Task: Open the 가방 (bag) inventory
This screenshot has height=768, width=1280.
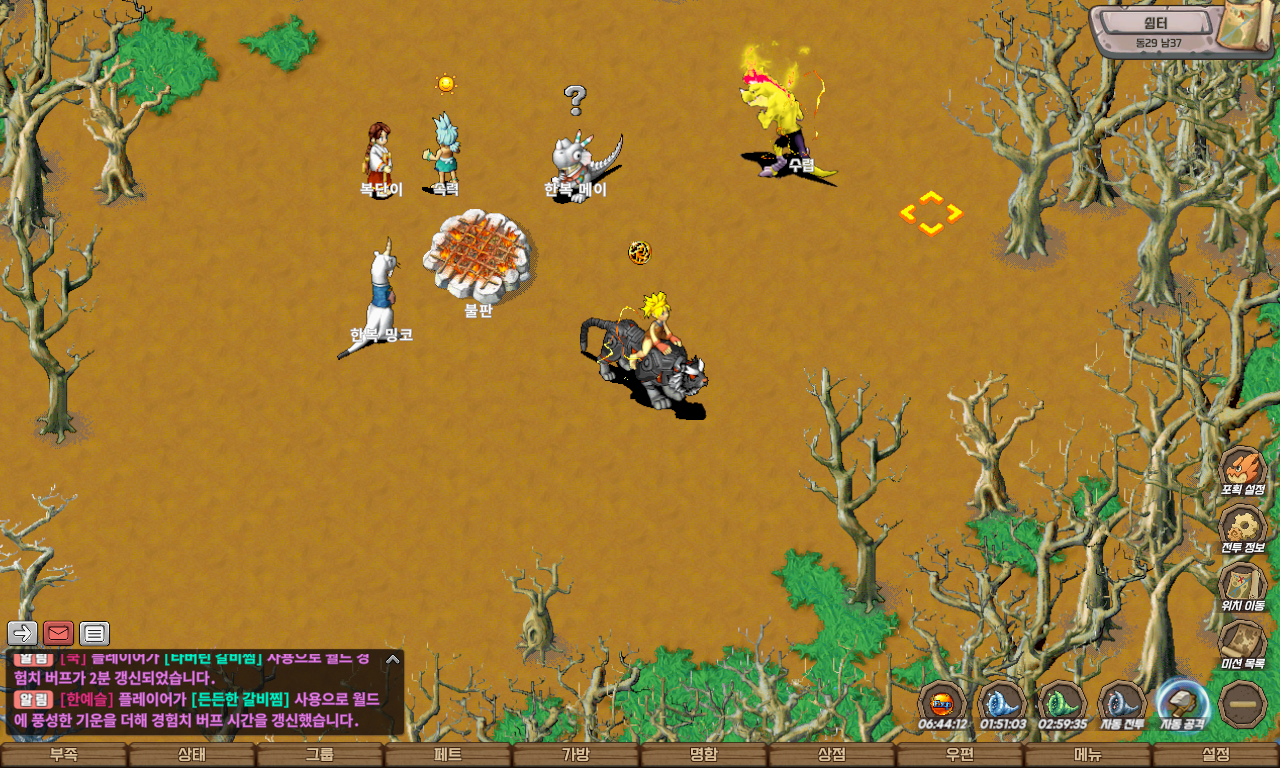Action: (x=576, y=755)
